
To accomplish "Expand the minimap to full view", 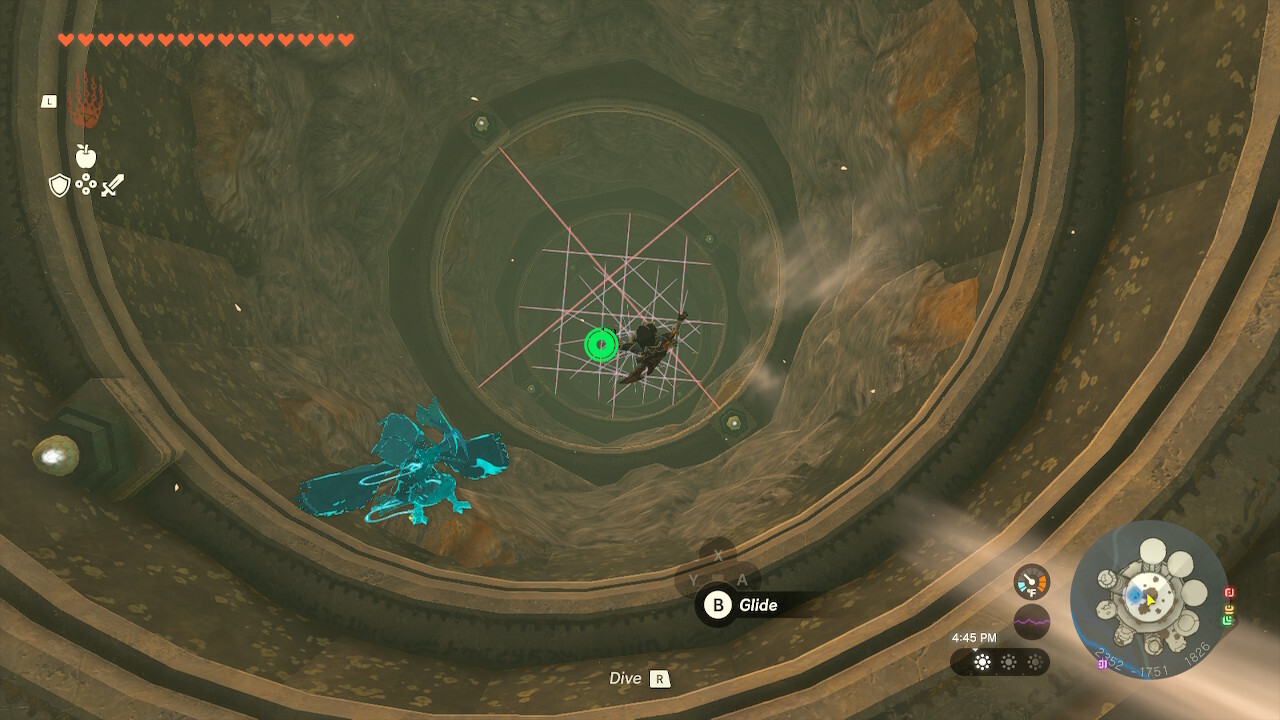I will pos(1150,610).
